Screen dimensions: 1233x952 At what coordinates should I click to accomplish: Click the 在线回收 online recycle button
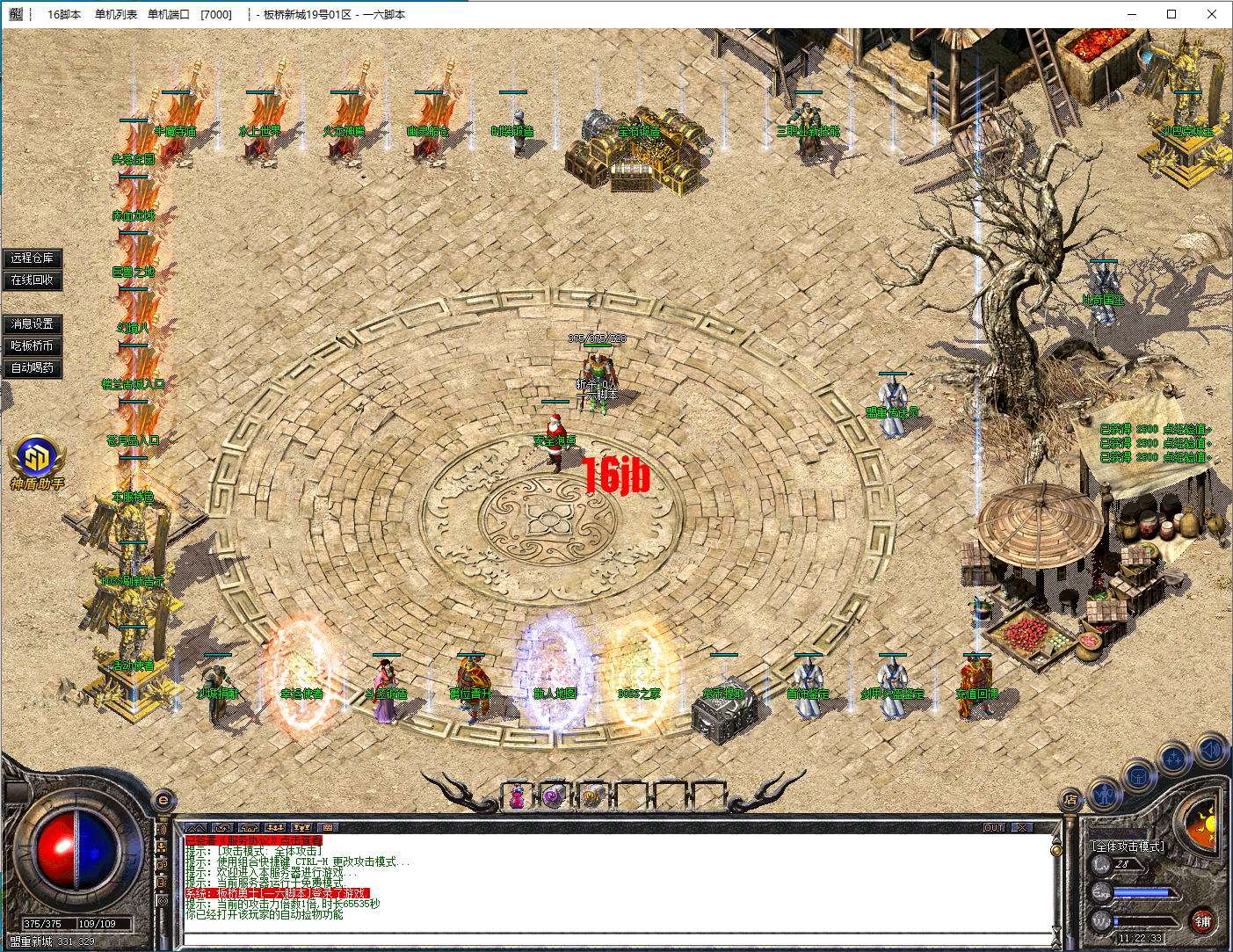33,280
